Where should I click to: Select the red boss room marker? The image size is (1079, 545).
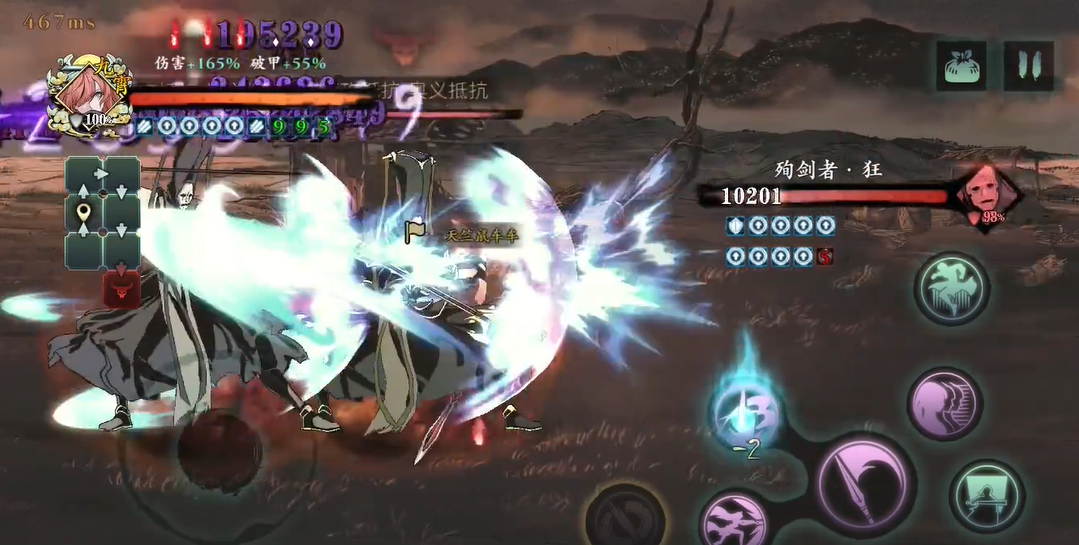tap(121, 290)
